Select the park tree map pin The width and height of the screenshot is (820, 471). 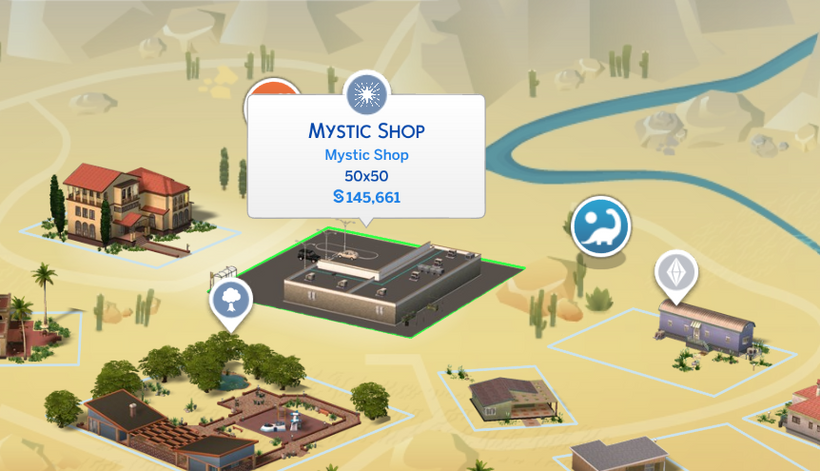coord(231,300)
